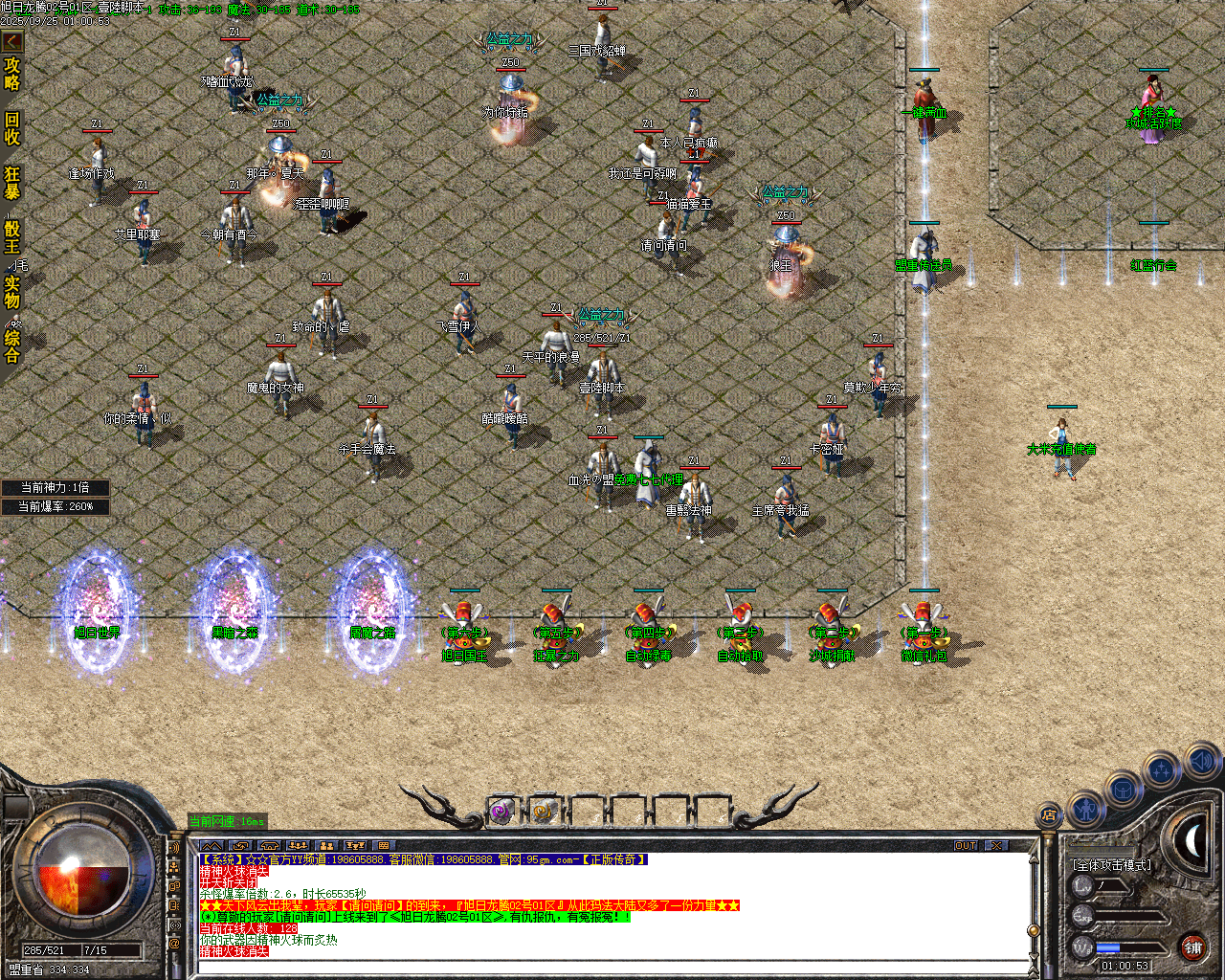Open the skills sparkle icon
The height and width of the screenshot is (980, 1225).
click(x=1160, y=769)
